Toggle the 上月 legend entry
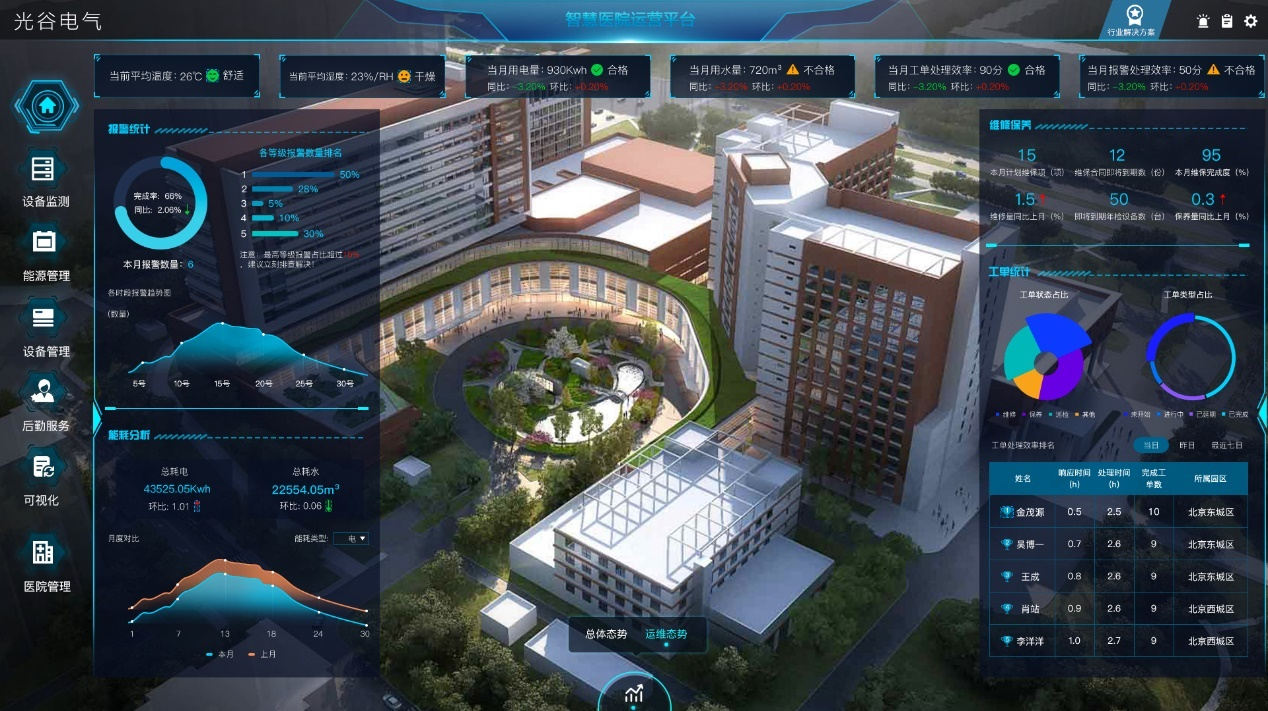This screenshot has width=1268, height=711. click(262, 654)
